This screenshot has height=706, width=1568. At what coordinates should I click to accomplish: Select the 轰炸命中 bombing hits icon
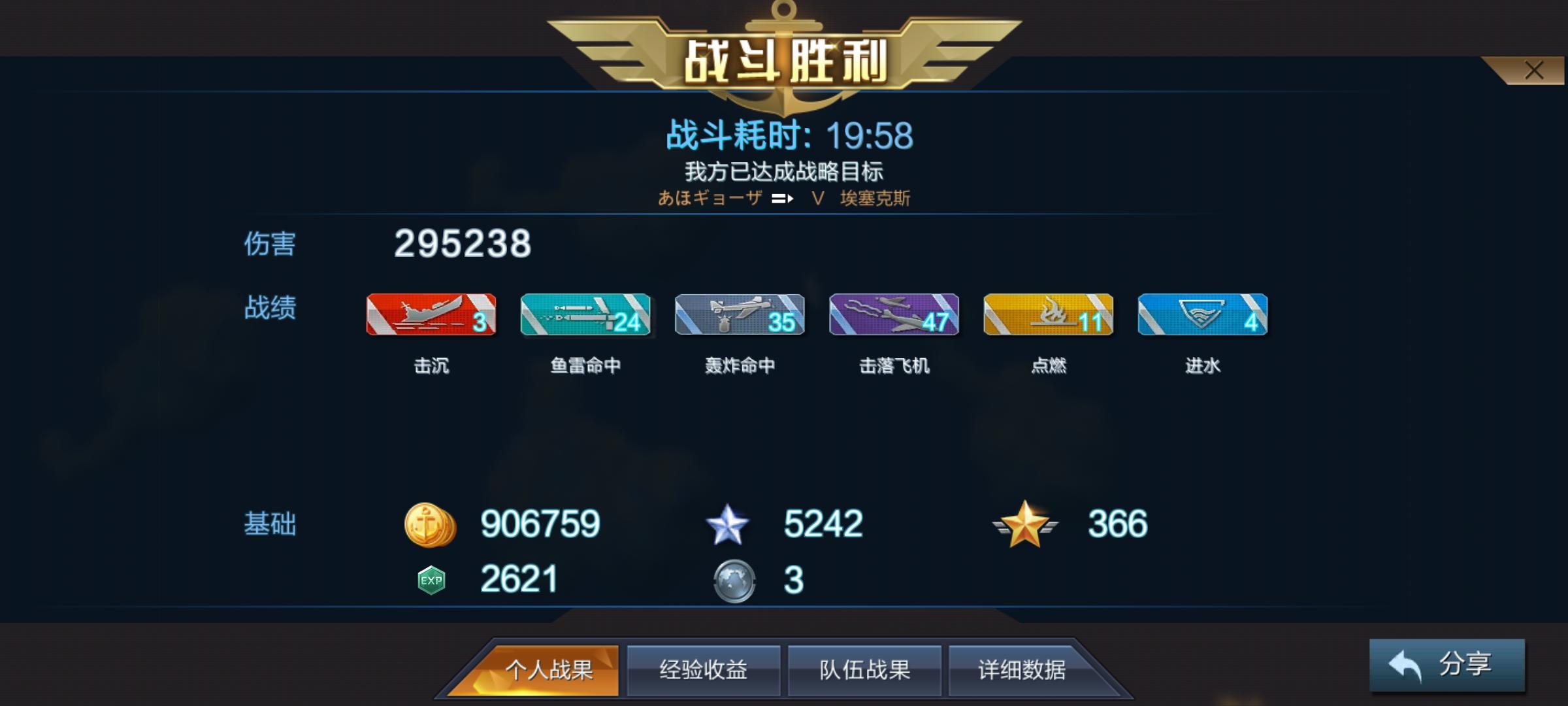(x=740, y=316)
